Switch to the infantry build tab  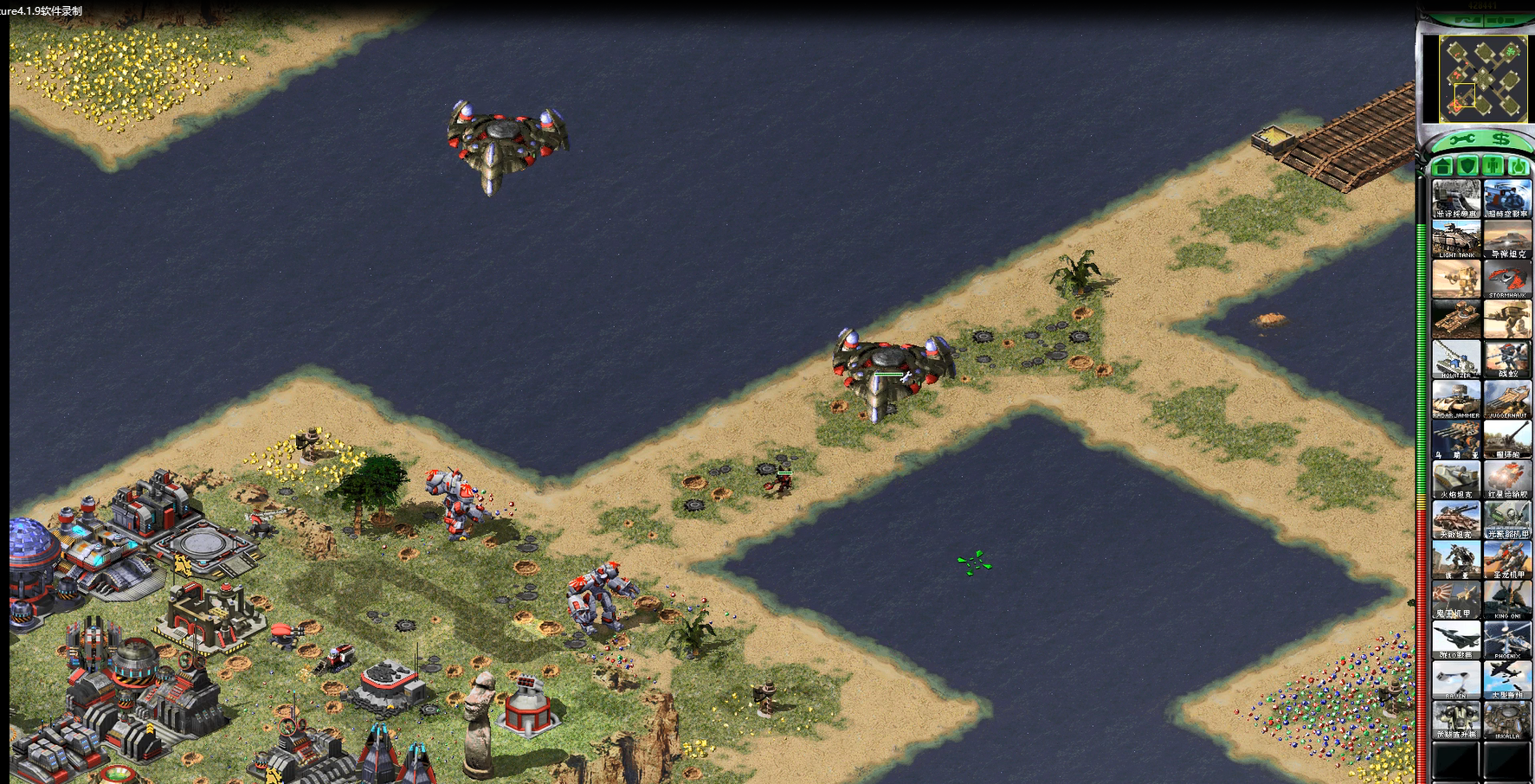click(1493, 165)
